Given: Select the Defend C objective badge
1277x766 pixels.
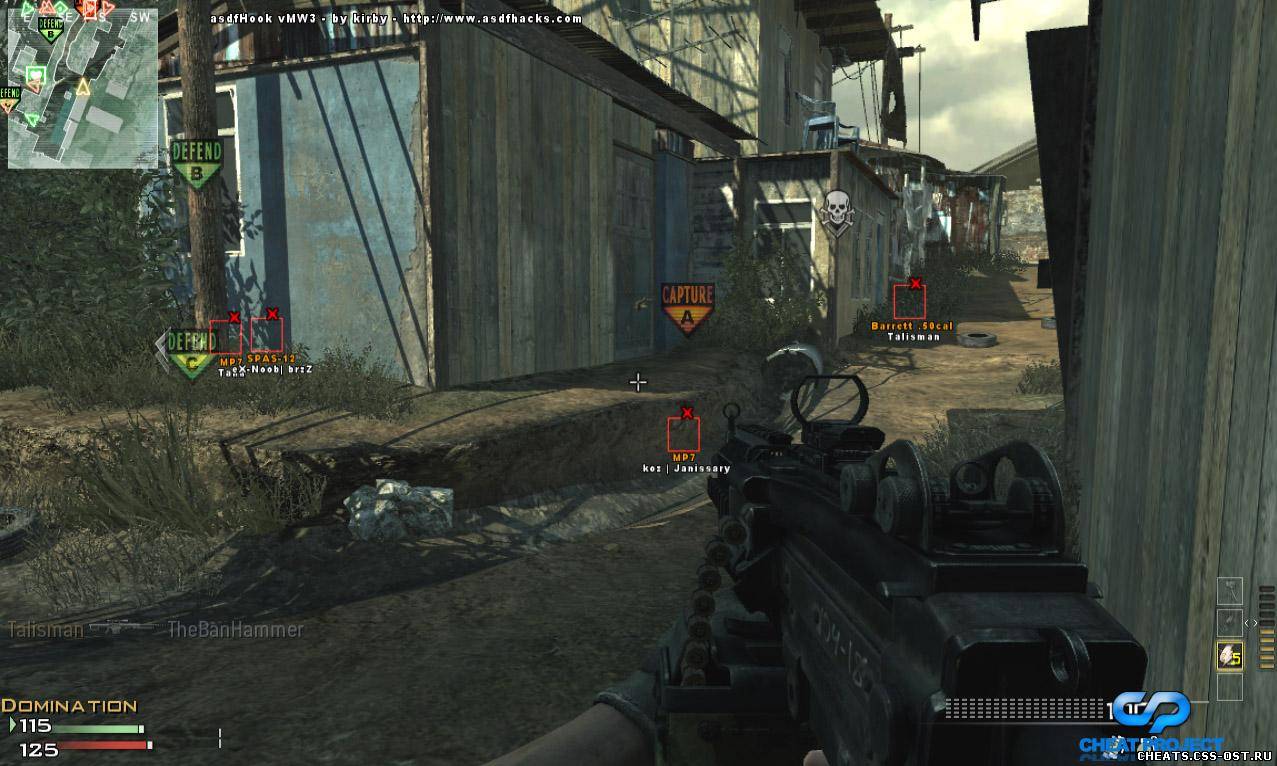Looking at the screenshot, I should pyautogui.click(x=189, y=352).
